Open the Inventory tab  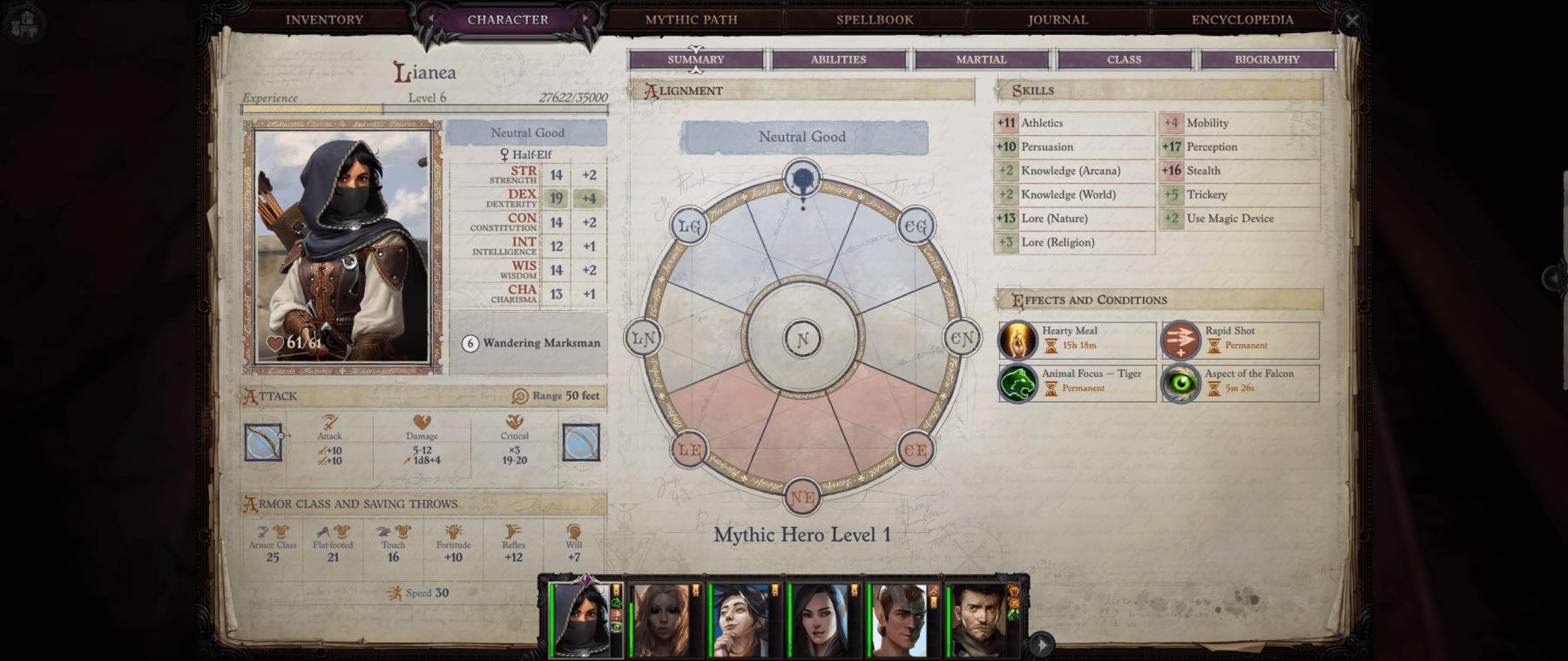324,19
